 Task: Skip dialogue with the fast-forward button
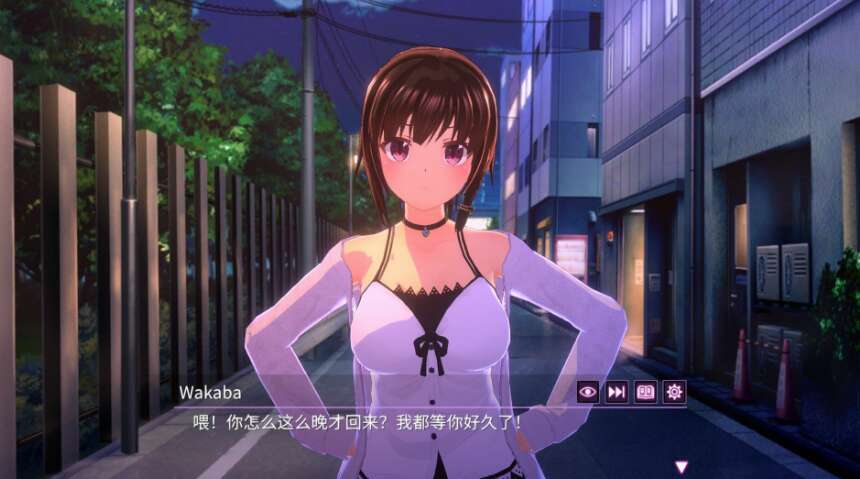[x=617, y=392]
